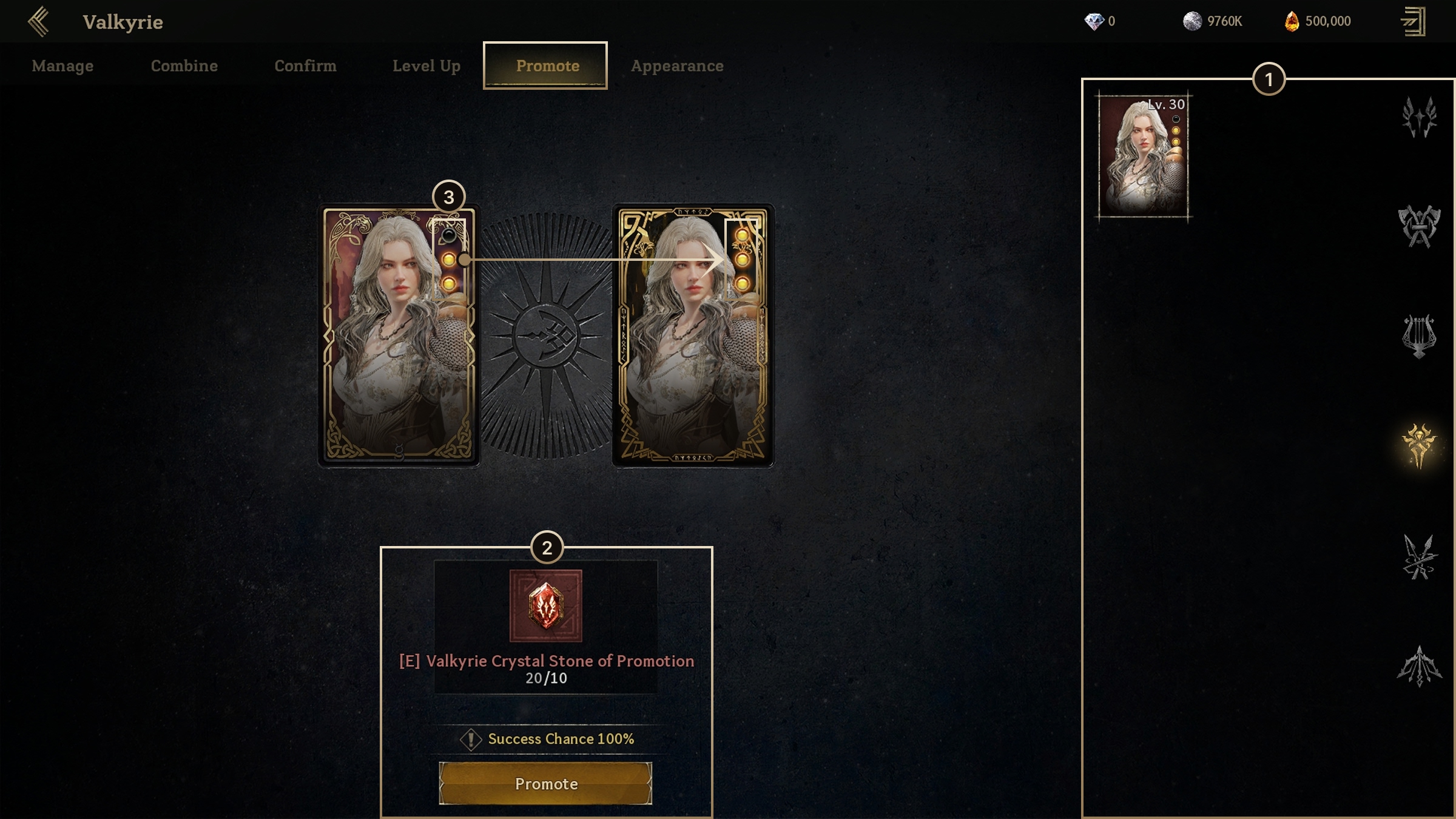Click the source Valkyrie card
This screenshot has height=819, width=1456.
(x=399, y=335)
